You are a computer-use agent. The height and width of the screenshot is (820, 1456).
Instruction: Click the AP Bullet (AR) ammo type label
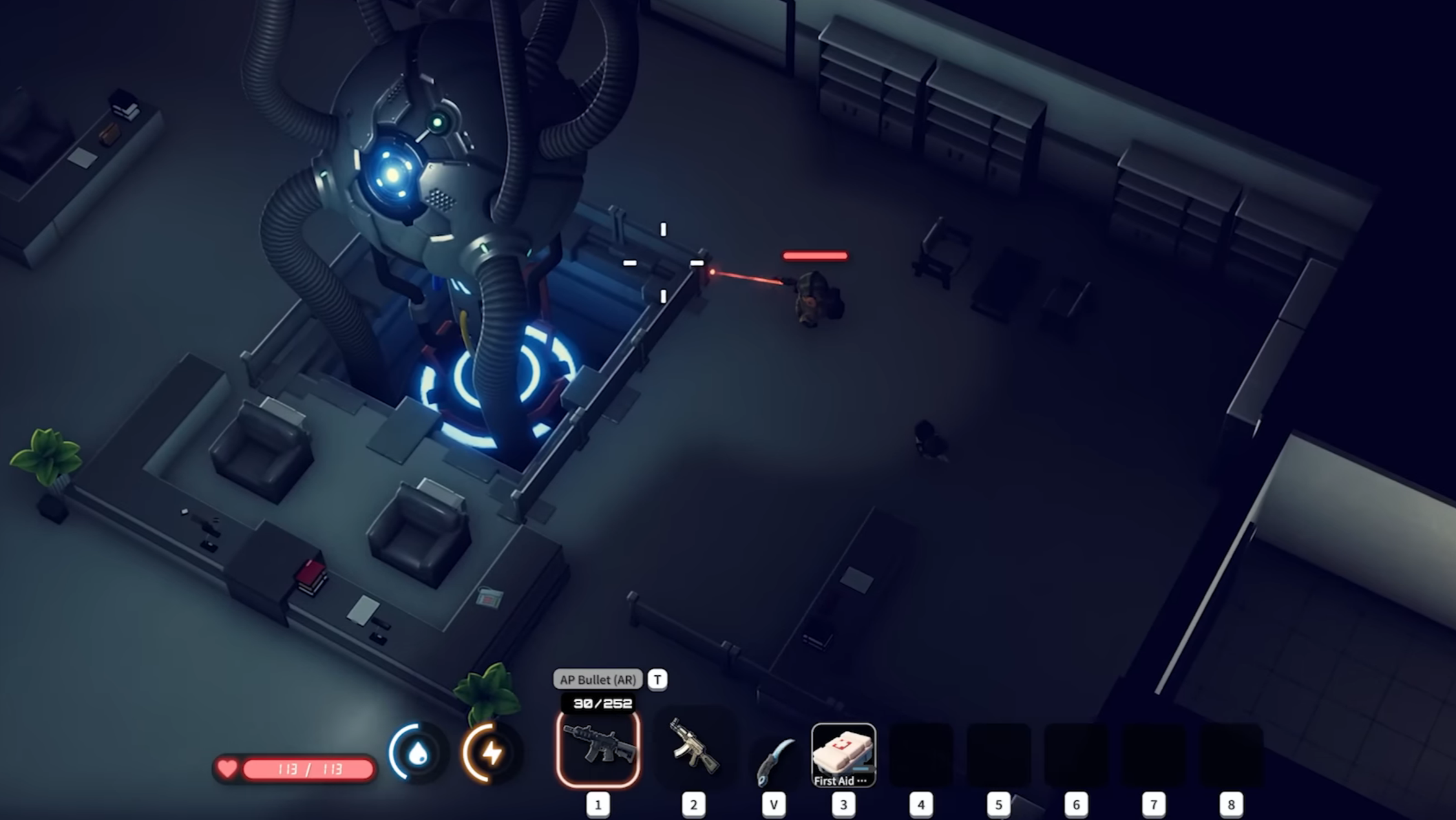[x=598, y=680]
